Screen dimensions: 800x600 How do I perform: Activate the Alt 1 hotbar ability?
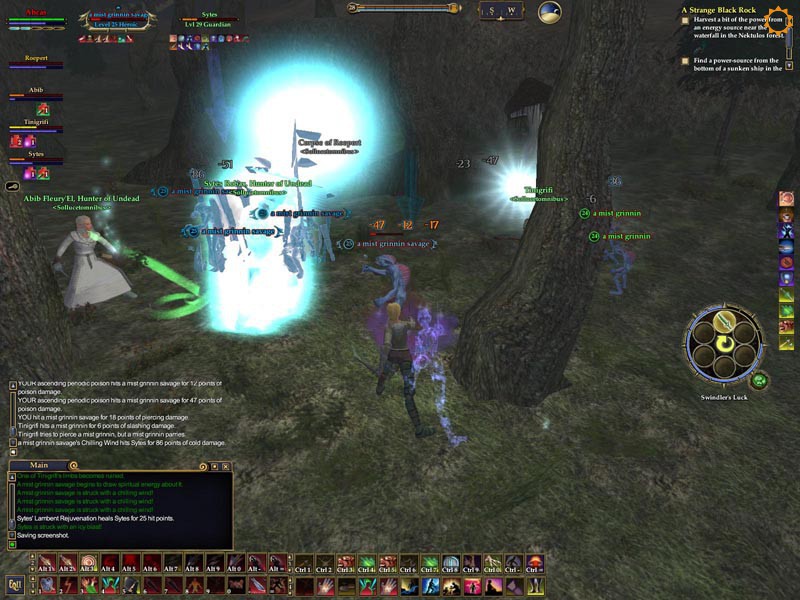(x=46, y=562)
